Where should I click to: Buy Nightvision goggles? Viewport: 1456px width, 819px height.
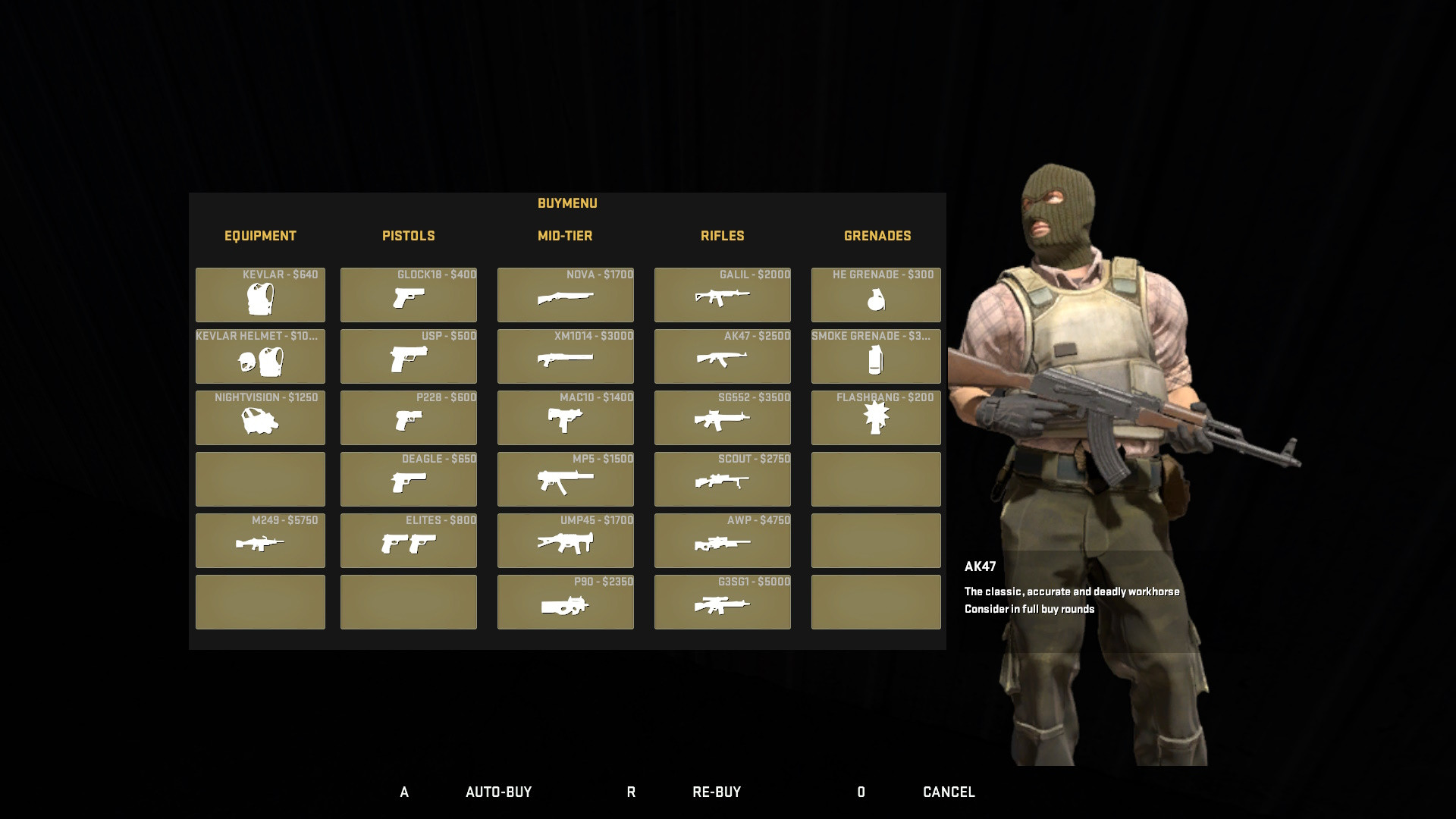coord(259,418)
